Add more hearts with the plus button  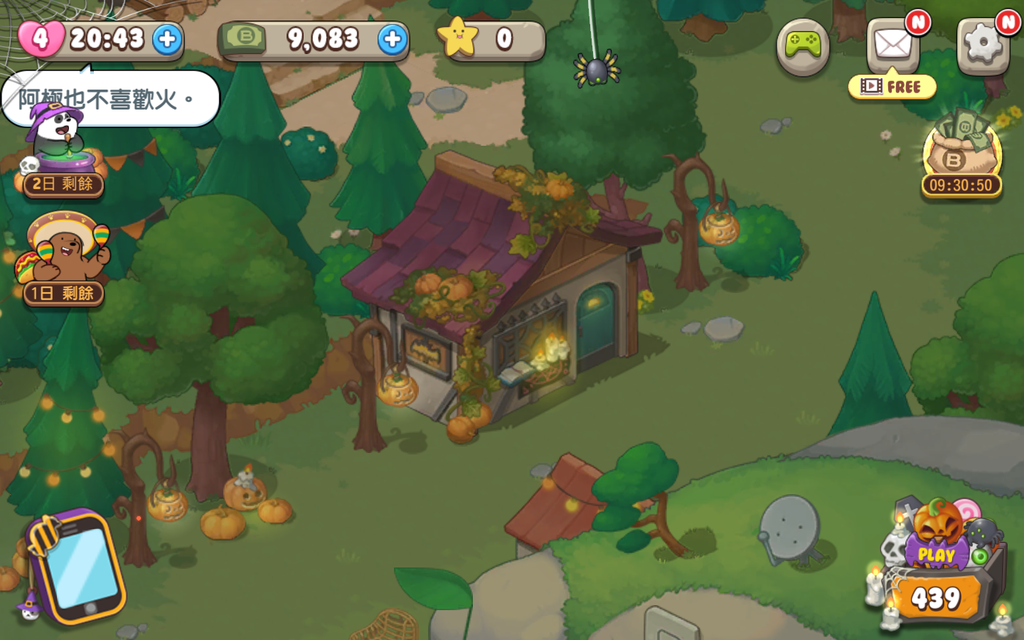pos(167,39)
